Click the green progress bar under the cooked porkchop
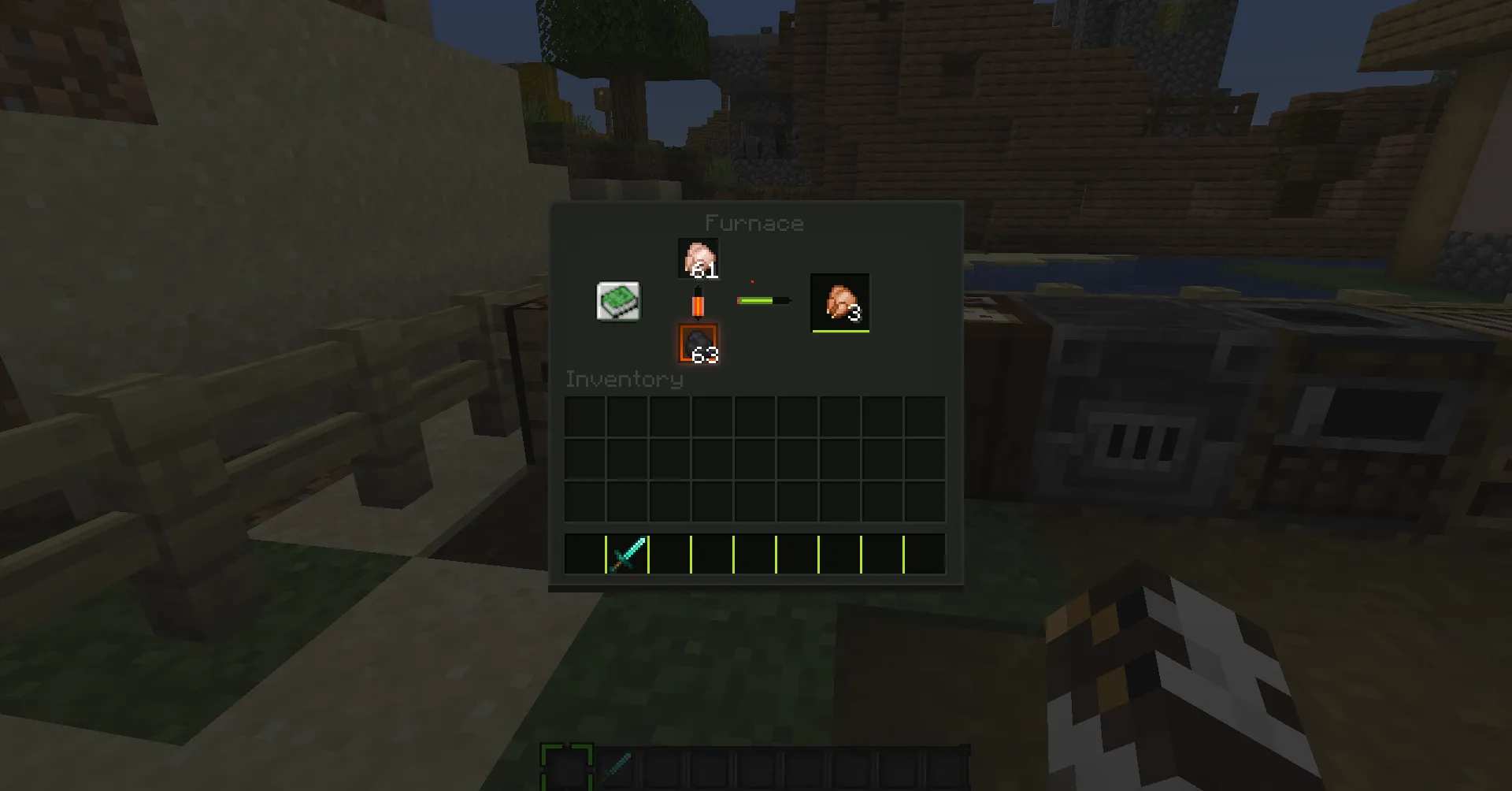The image size is (1512, 791). coord(839,332)
